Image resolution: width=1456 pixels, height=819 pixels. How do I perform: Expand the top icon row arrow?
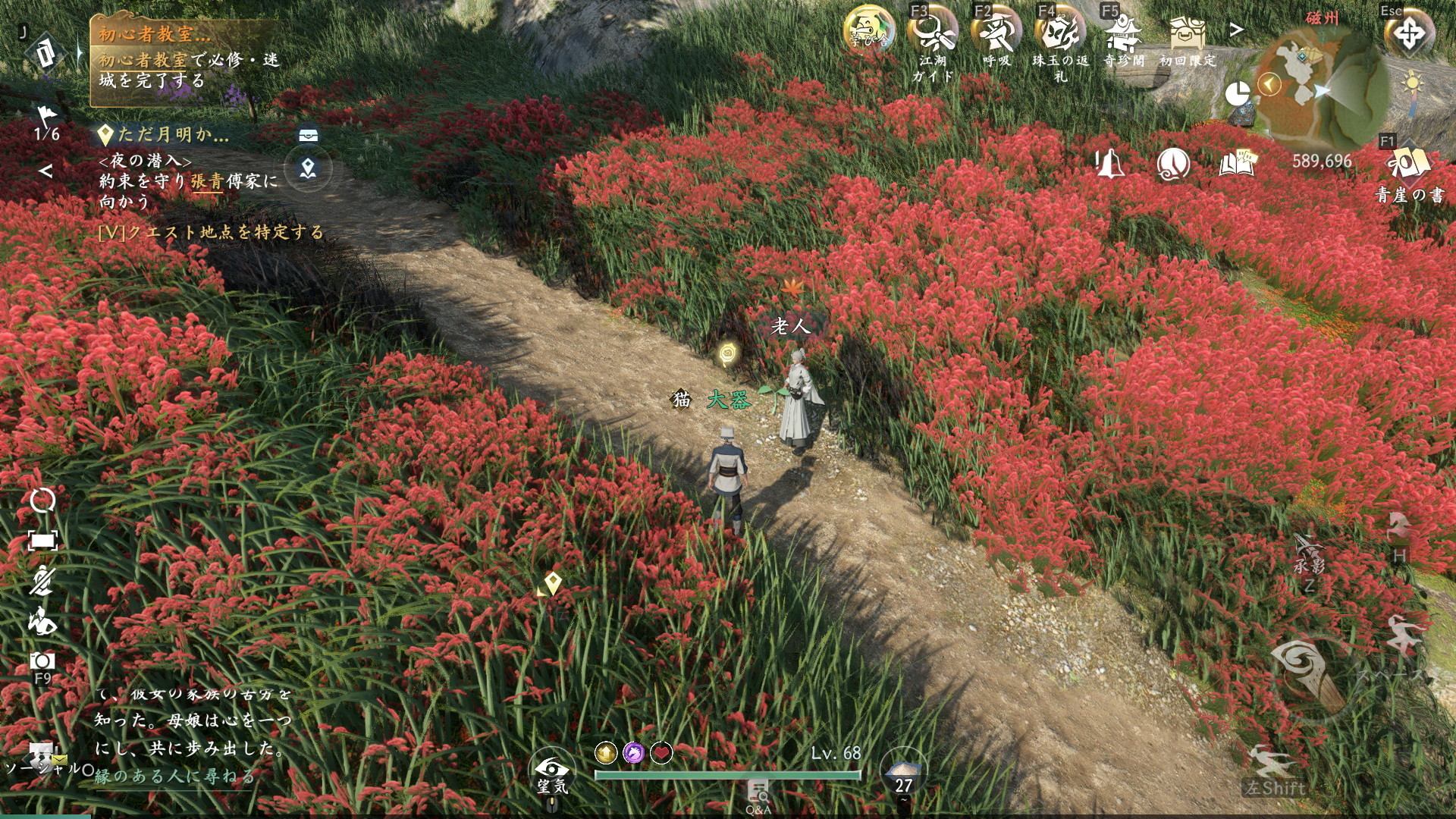pos(1237,30)
